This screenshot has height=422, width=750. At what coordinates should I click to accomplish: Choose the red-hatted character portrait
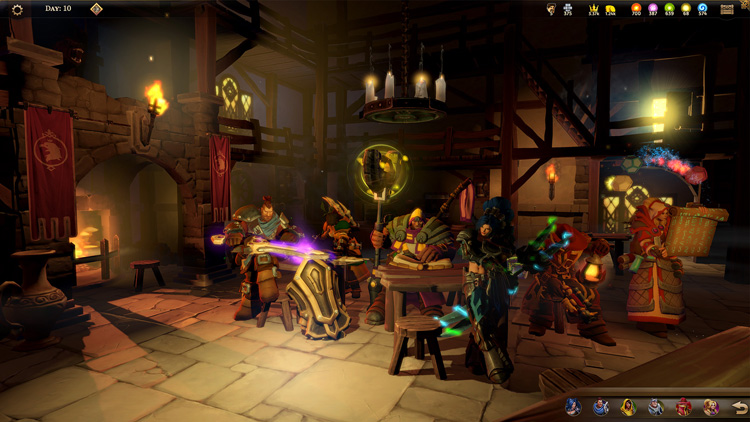click(683, 407)
